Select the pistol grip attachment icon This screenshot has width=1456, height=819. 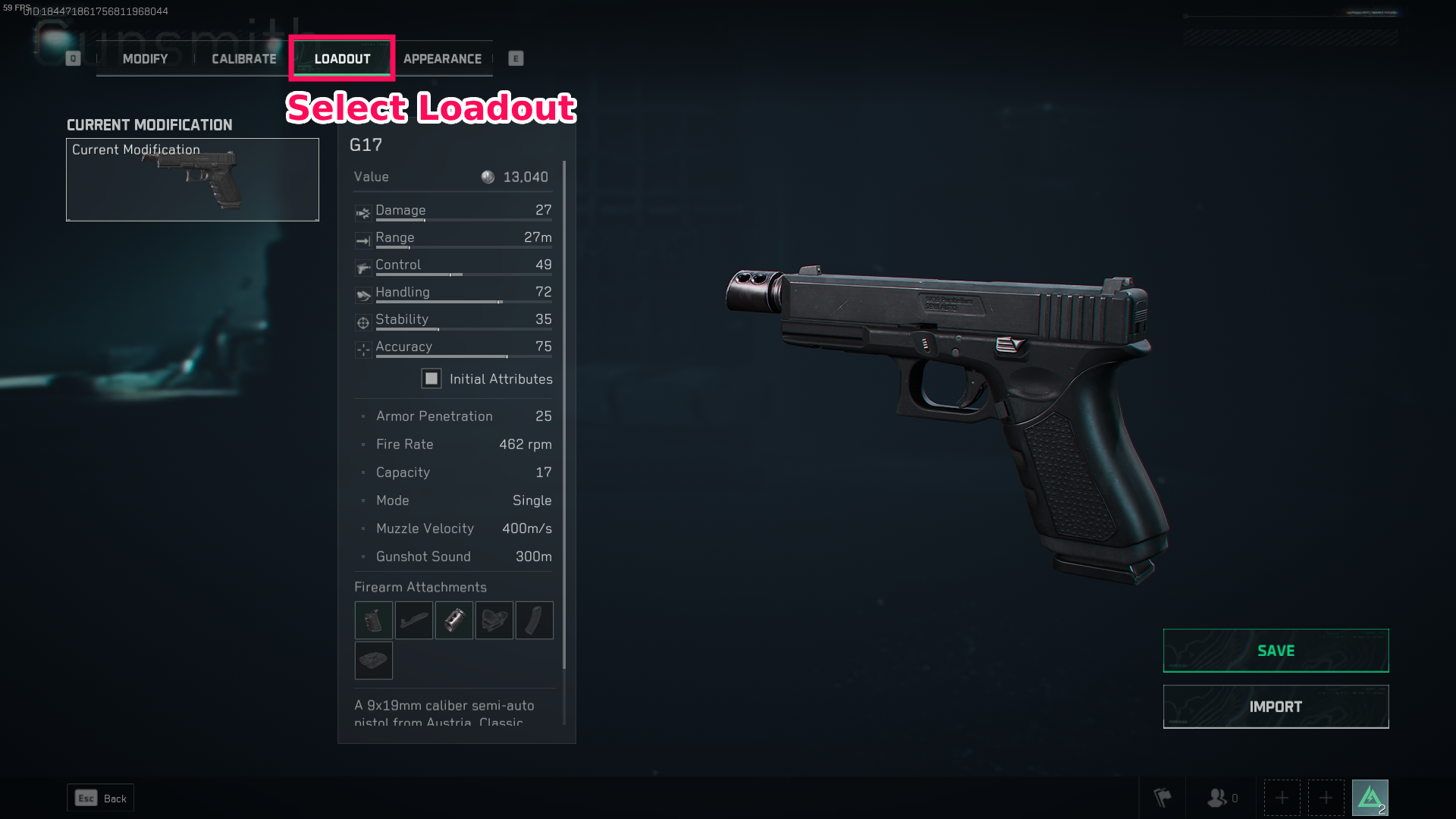pos(373,620)
